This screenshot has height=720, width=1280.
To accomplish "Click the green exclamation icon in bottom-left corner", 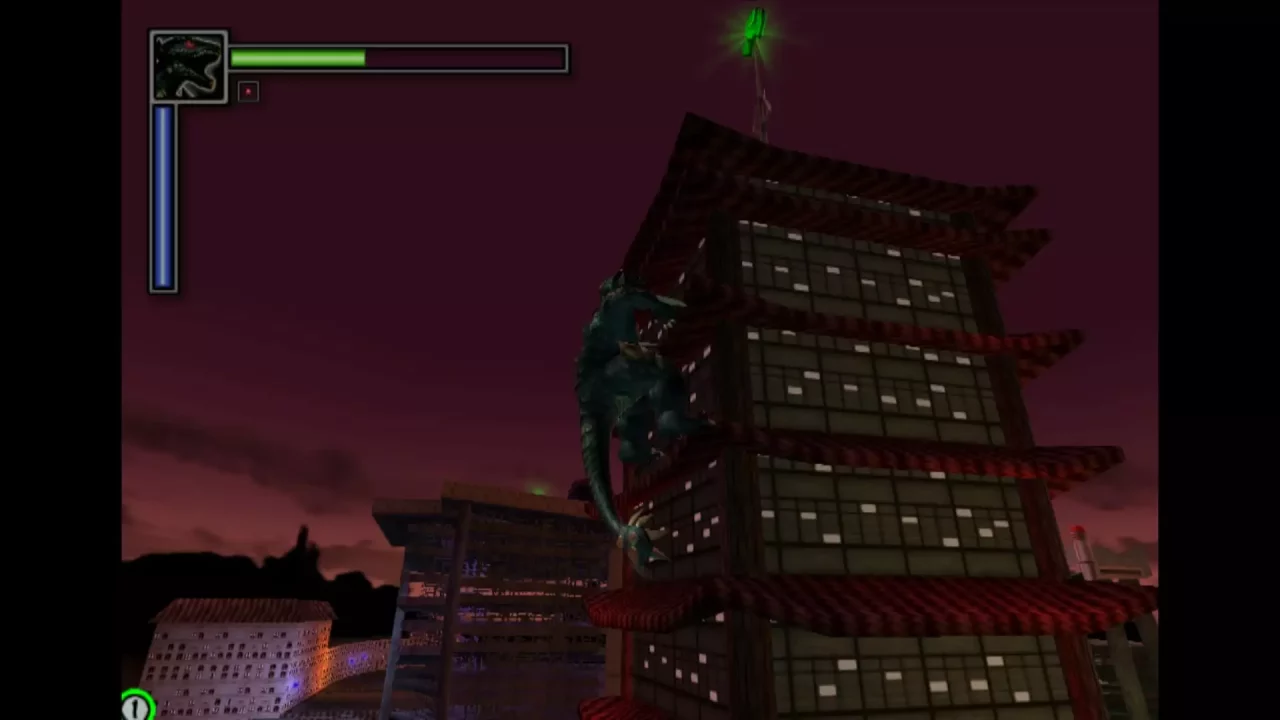I will click(x=135, y=706).
